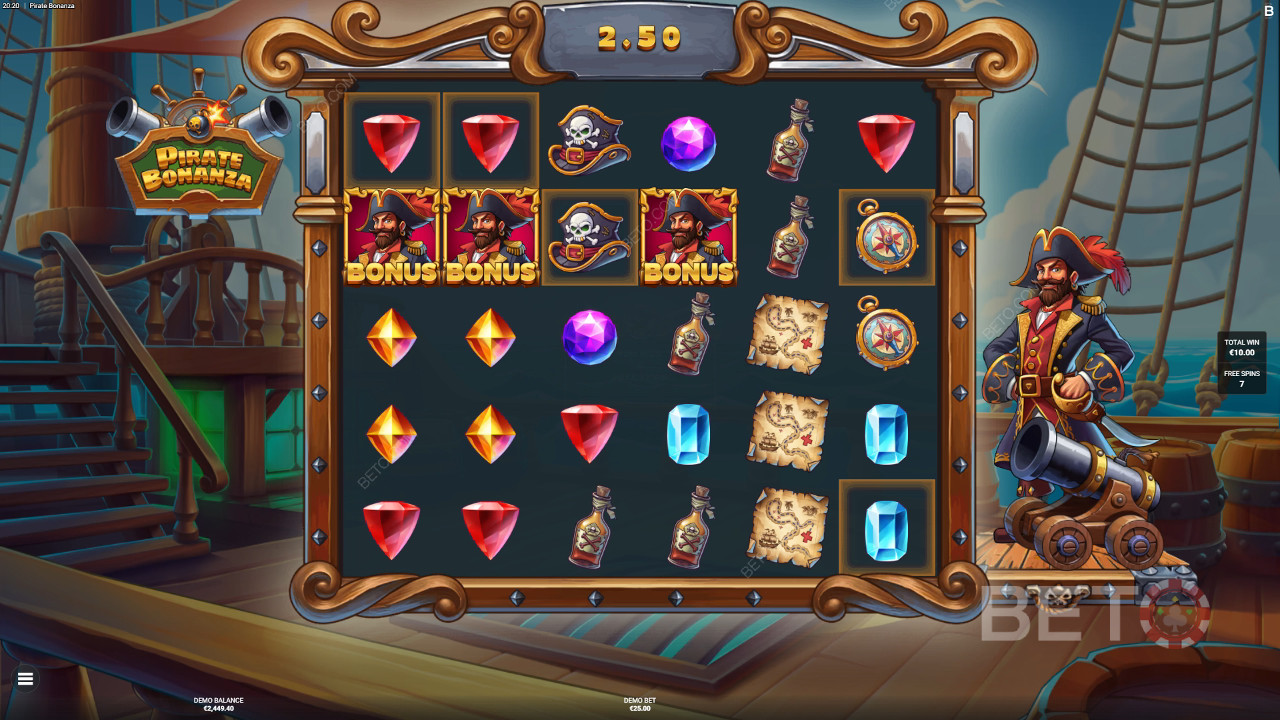Open the hamburger menu
The height and width of the screenshot is (720, 1280).
26,679
